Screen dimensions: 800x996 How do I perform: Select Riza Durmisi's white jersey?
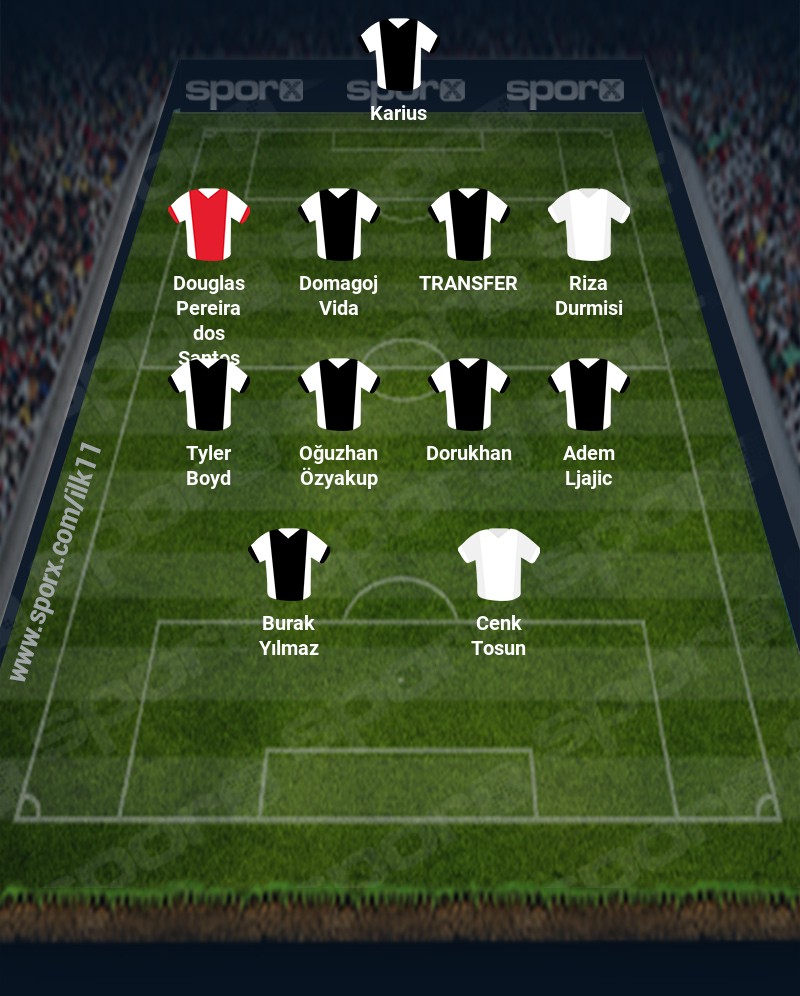(588, 225)
